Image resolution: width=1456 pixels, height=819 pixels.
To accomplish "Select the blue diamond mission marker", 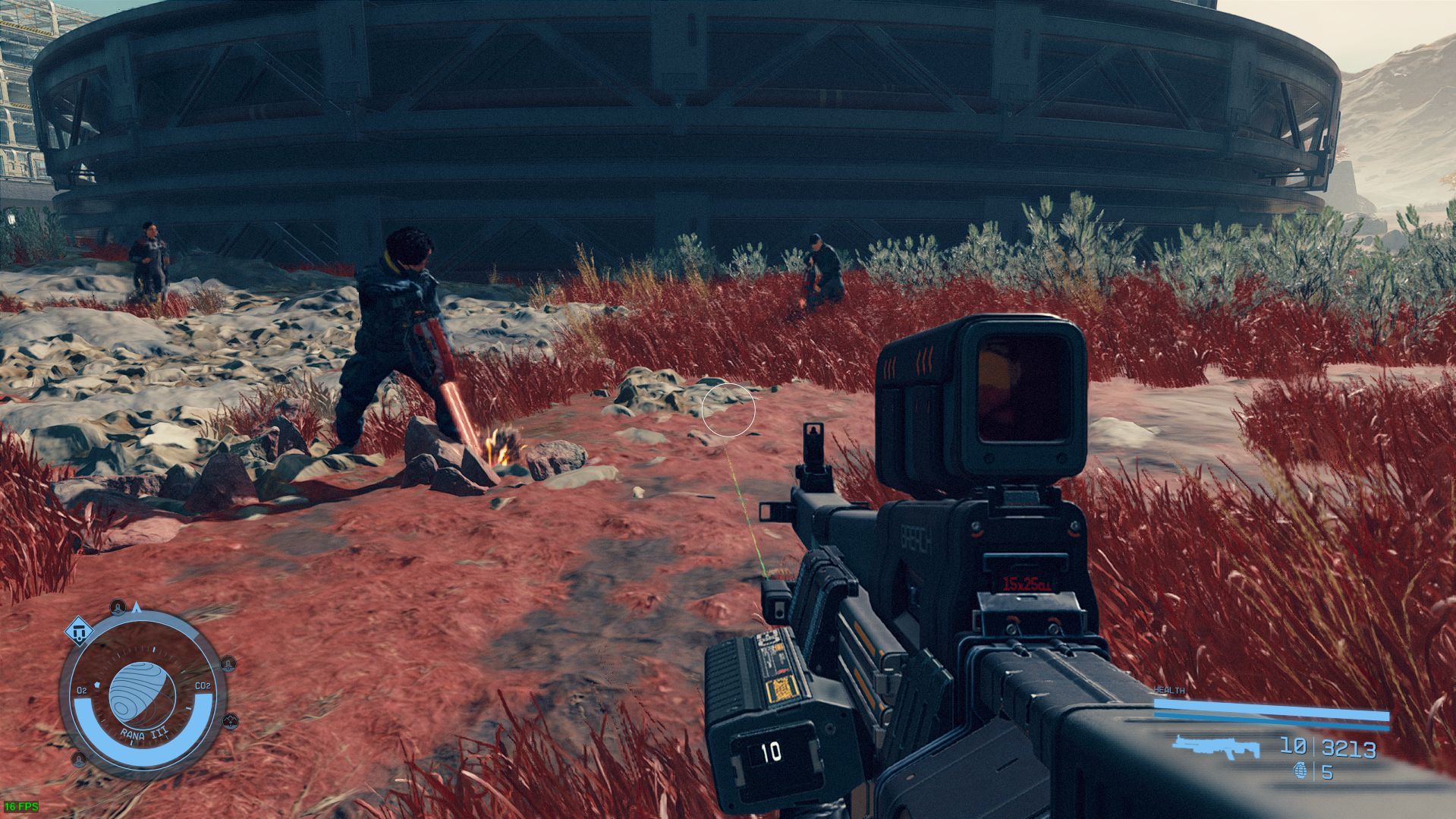I will tap(78, 629).
